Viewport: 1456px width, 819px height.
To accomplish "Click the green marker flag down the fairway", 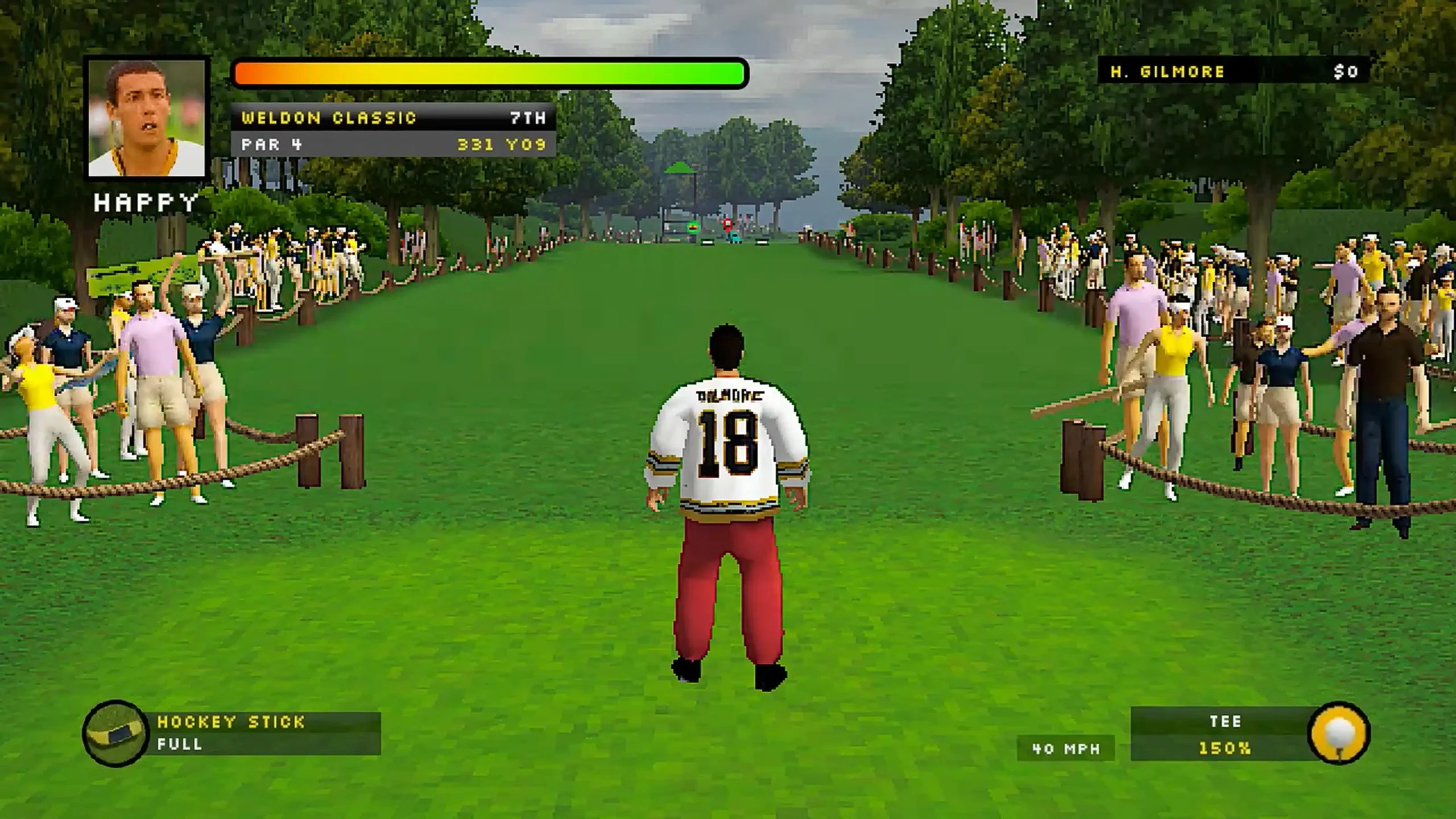I will (x=693, y=226).
